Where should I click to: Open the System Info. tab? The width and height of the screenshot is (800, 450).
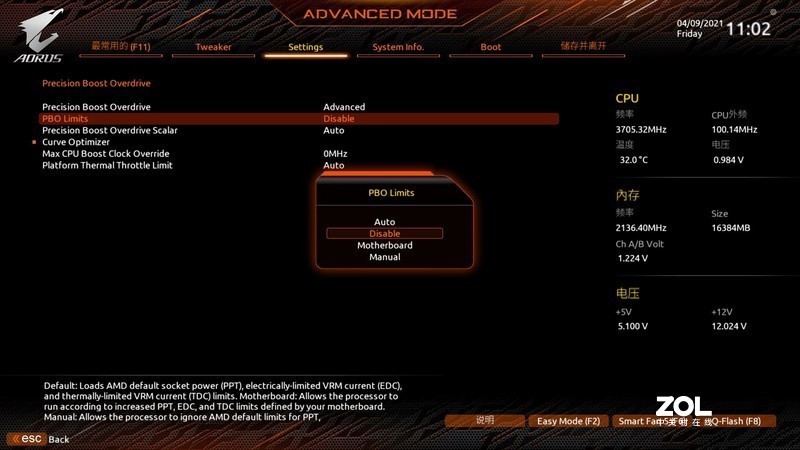(398, 47)
